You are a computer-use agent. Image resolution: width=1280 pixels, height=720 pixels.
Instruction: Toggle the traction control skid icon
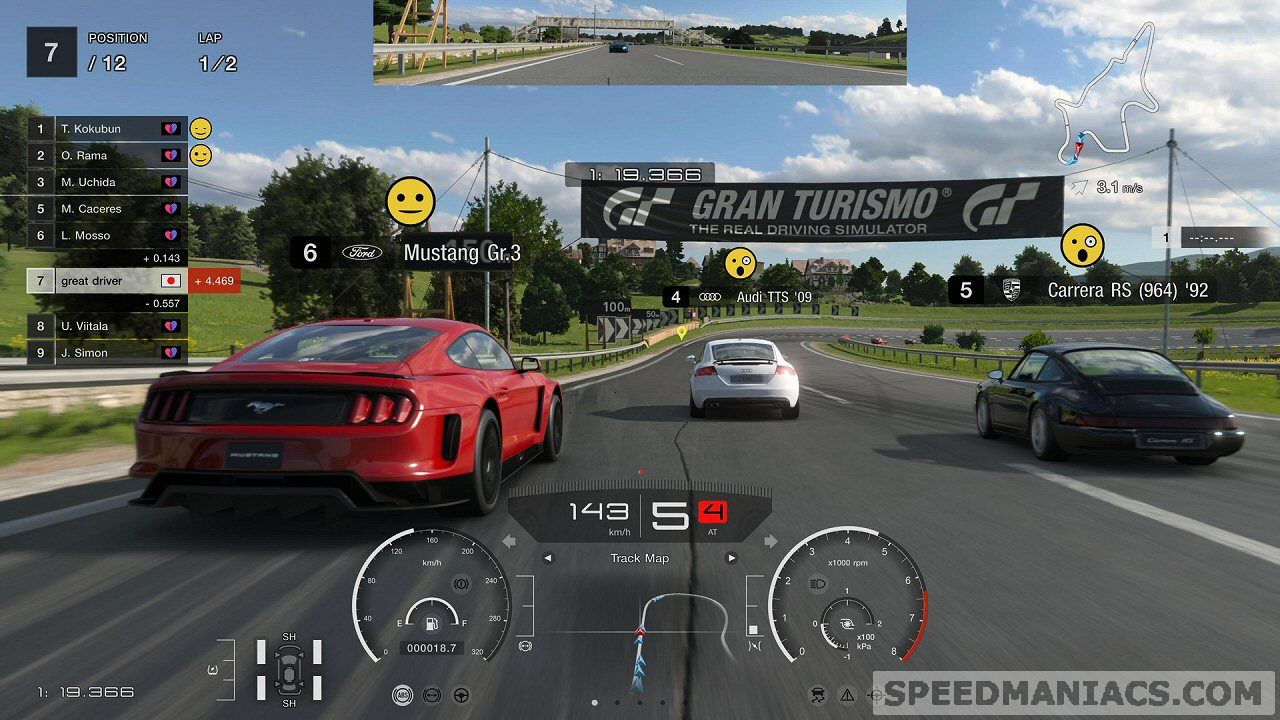[x=818, y=694]
